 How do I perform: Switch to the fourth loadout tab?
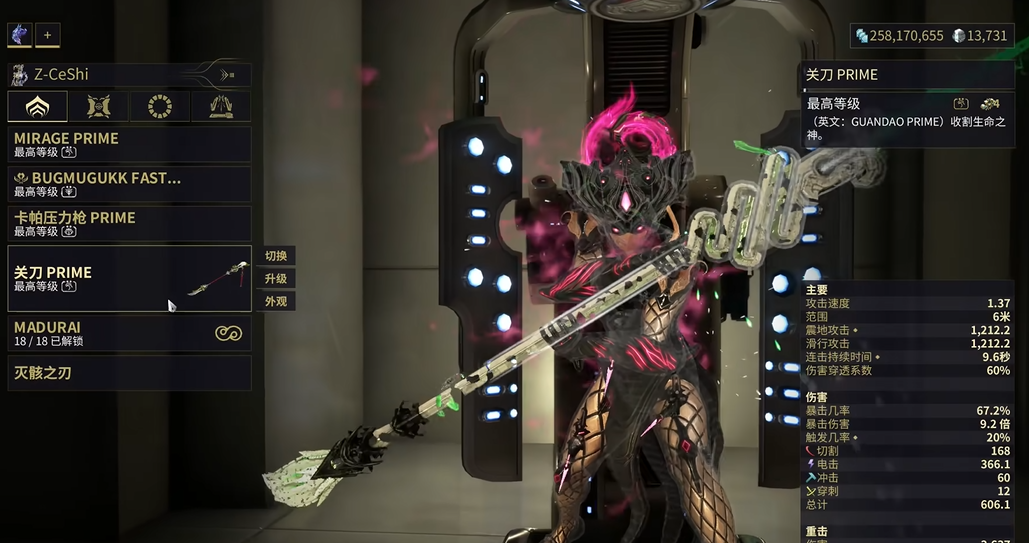pyautogui.click(x=221, y=107)
